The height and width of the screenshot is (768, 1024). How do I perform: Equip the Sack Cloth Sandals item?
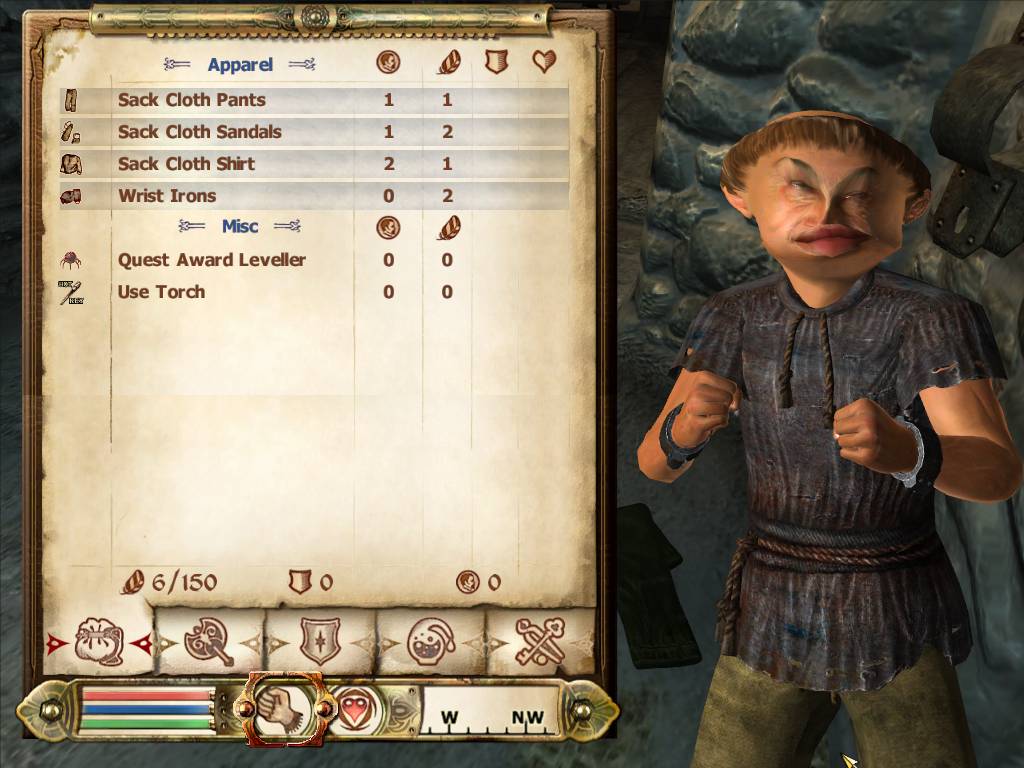pos(200,132)
